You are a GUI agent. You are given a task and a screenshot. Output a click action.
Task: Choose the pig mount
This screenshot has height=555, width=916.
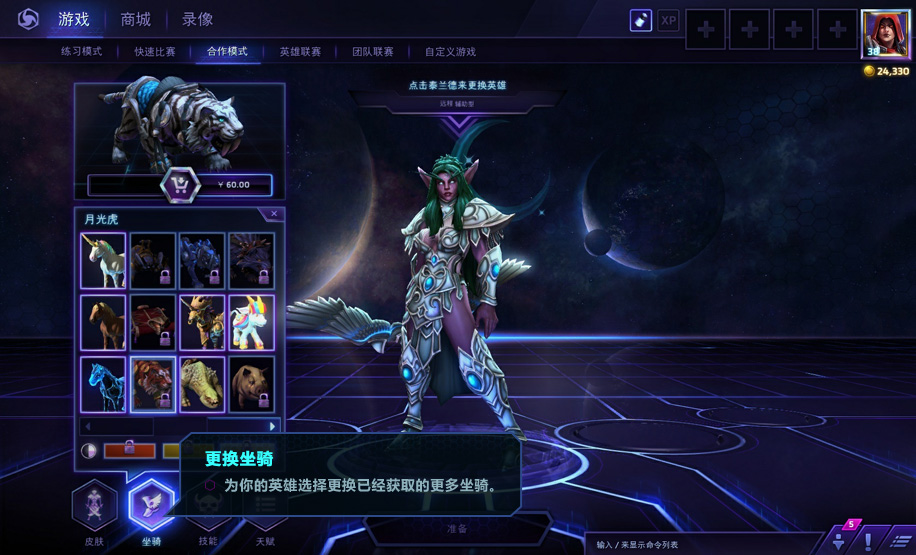251,385
